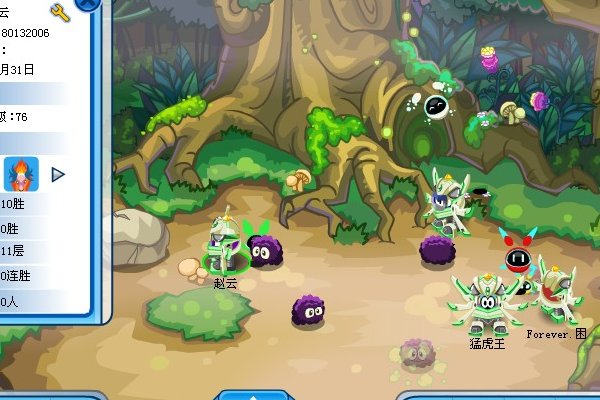Select the flame pet portrait

21,174
